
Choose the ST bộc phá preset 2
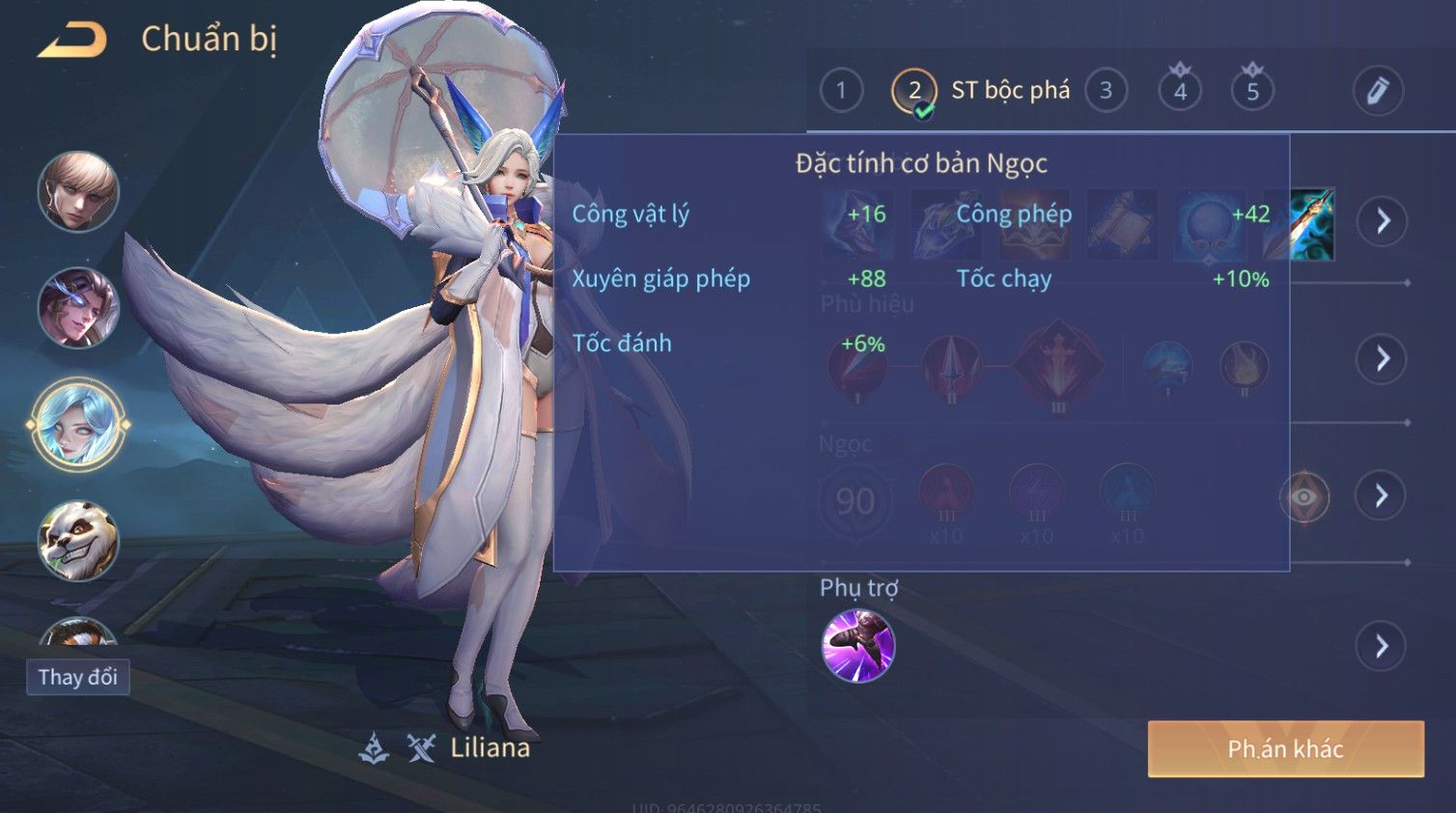pyautogui.click(x=914, y=92)
